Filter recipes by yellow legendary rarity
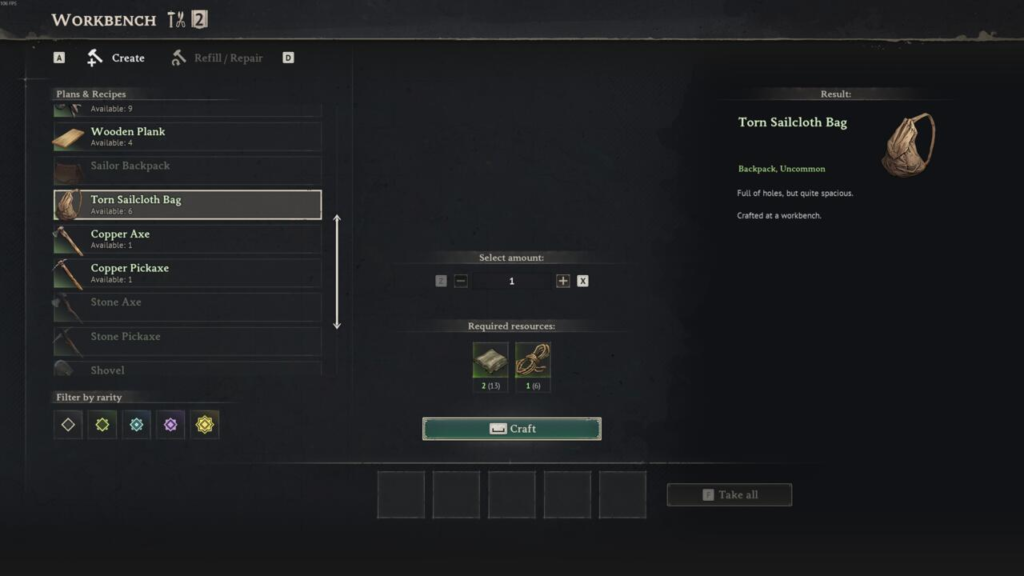 tap(205, 425)
